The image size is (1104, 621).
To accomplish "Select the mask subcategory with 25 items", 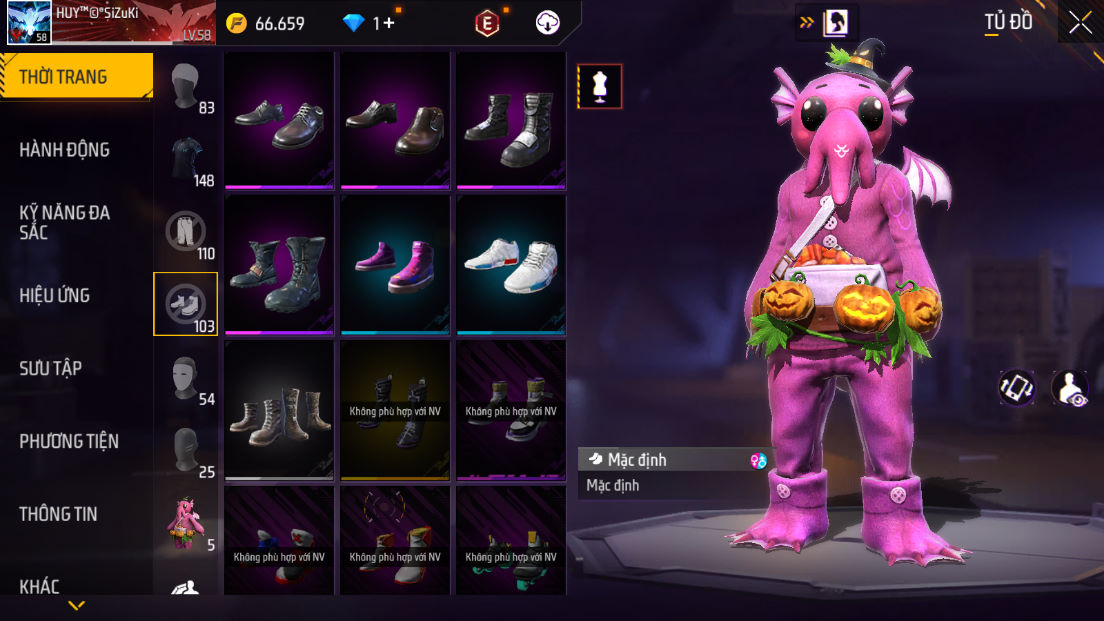I will pos(186,449).
